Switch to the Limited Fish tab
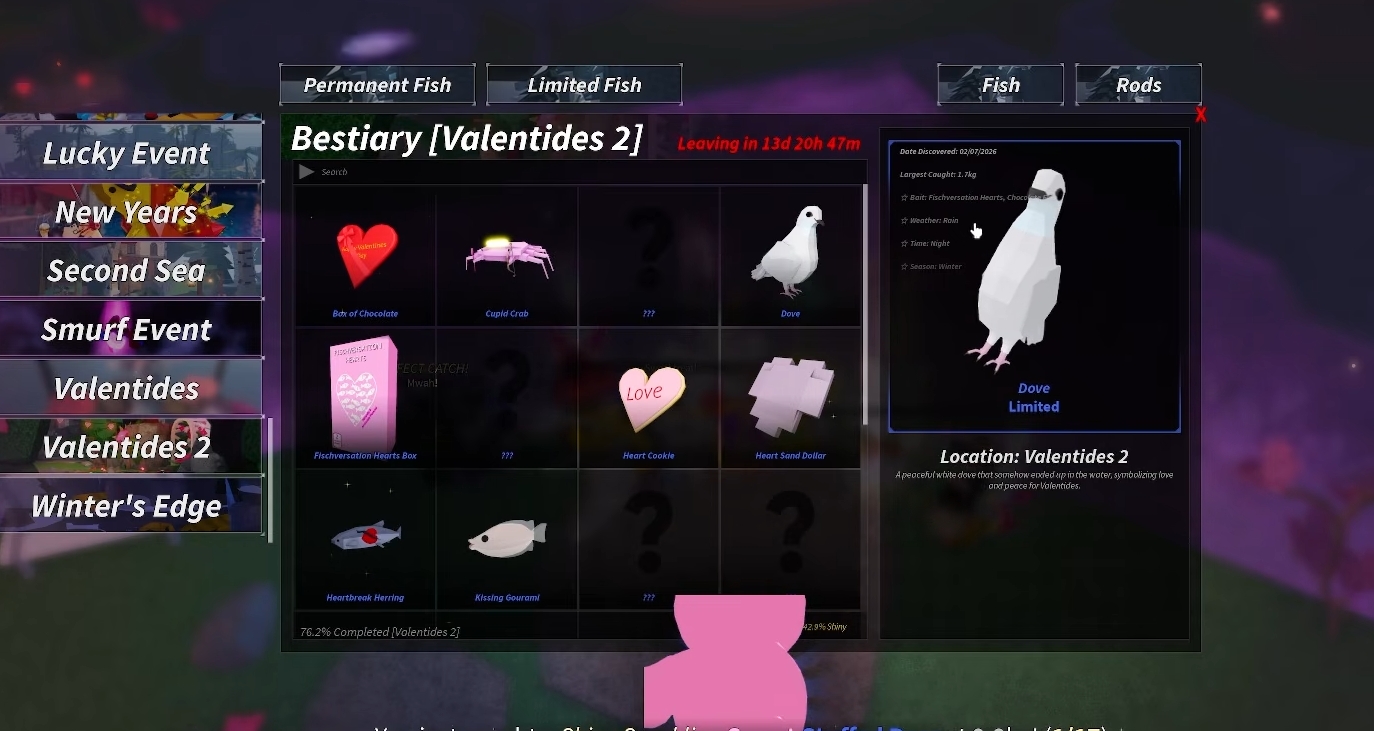Screen dimensions: 1374x731 click(583, 84)
